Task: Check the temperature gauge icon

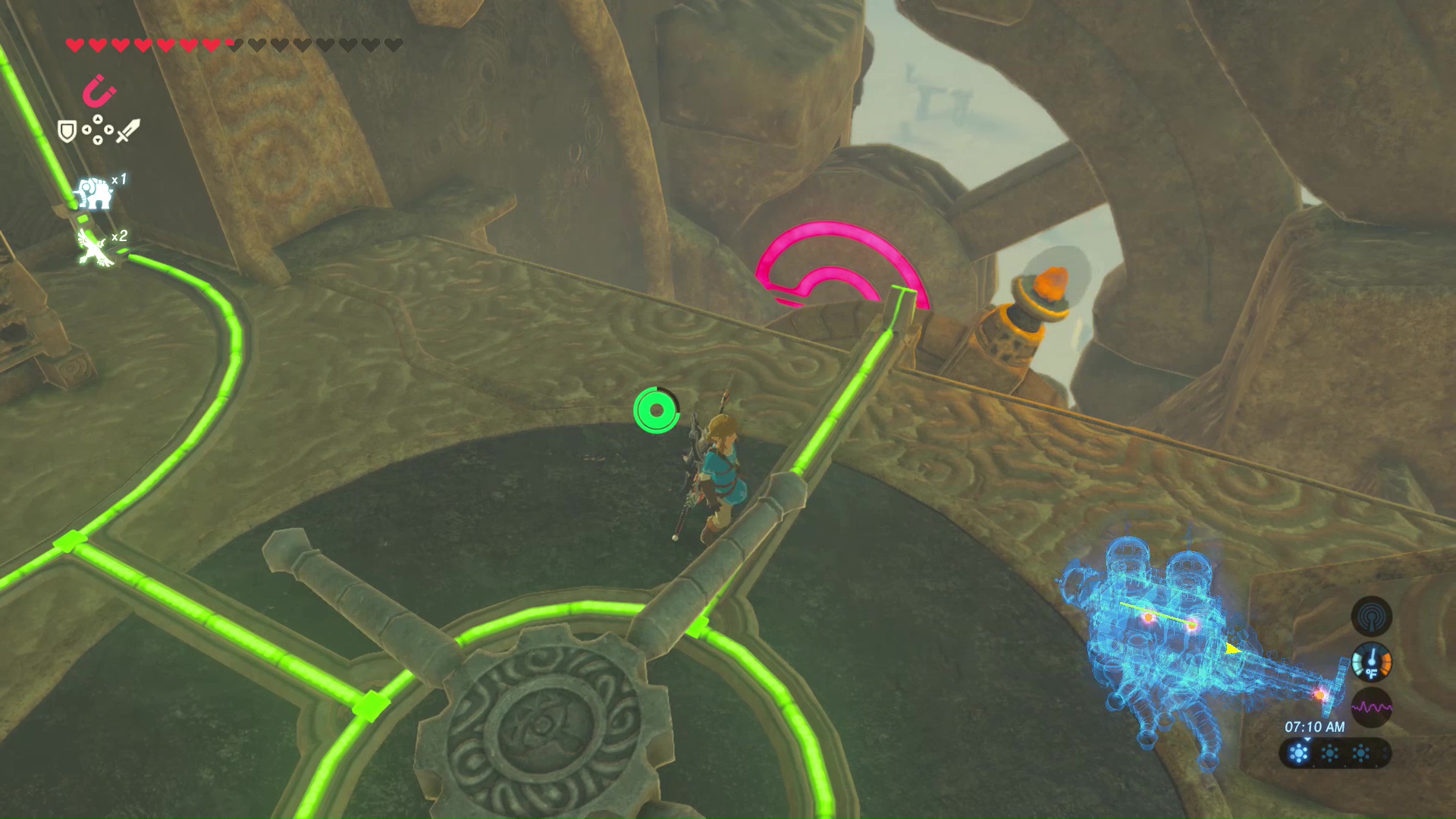Action: click(x=1371, y=662)
